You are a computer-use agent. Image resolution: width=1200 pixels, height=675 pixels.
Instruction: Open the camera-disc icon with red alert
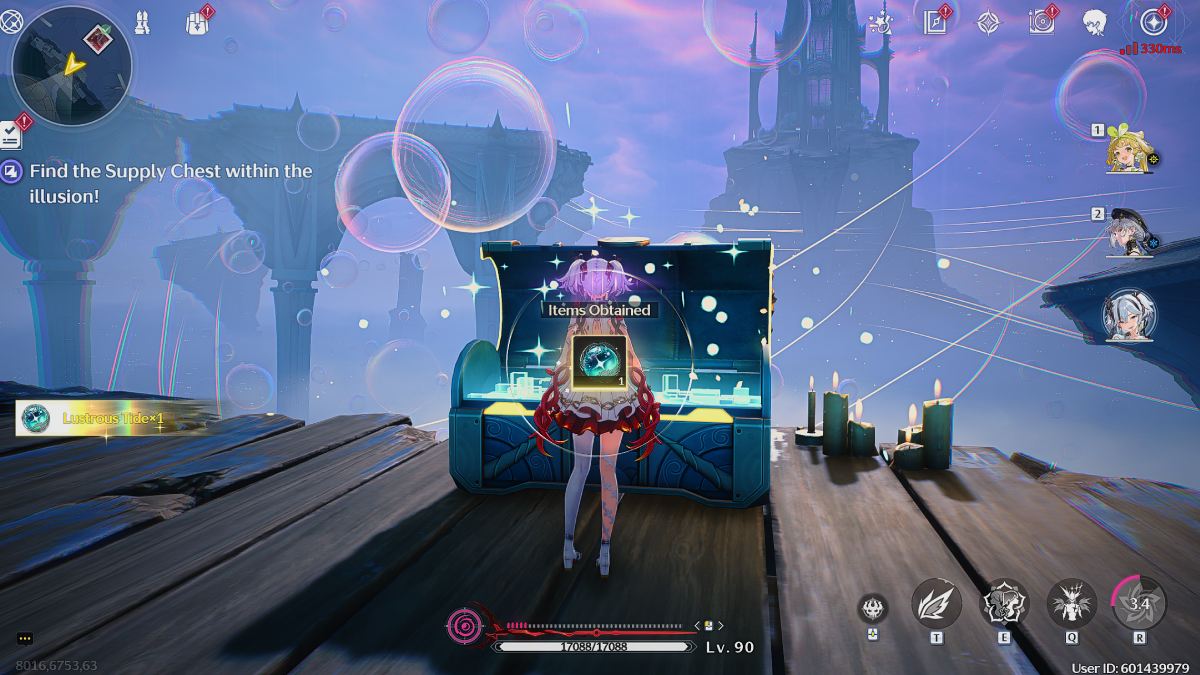[1042, 21]
